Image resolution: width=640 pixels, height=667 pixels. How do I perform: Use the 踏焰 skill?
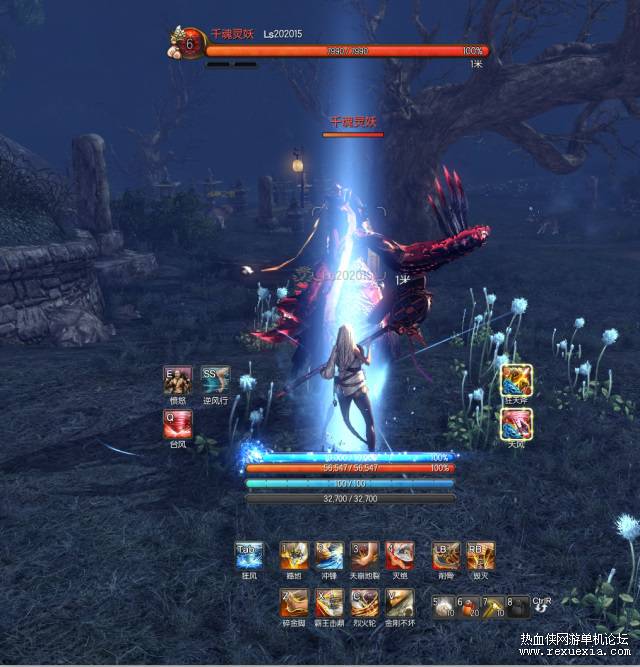[x=294, y=555]
